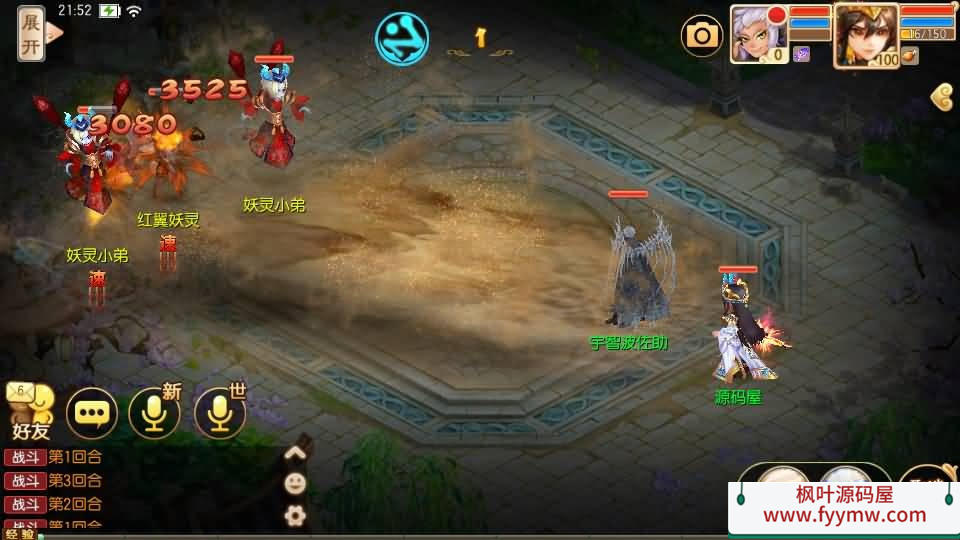Open the smiley emoji picker
Viewport: 960px width, 540px height.
295,484
